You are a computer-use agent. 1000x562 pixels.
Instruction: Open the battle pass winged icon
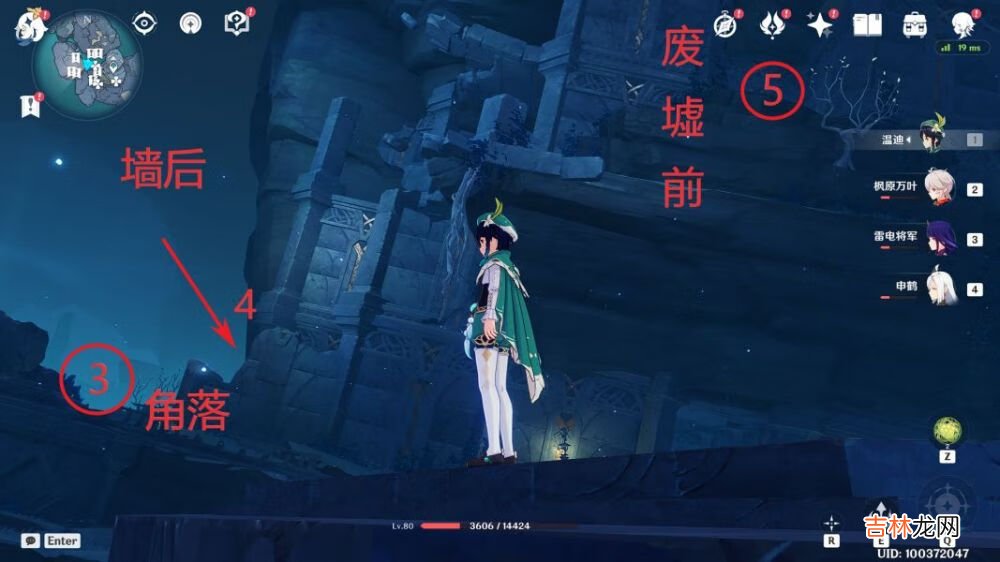pos(773,25)
